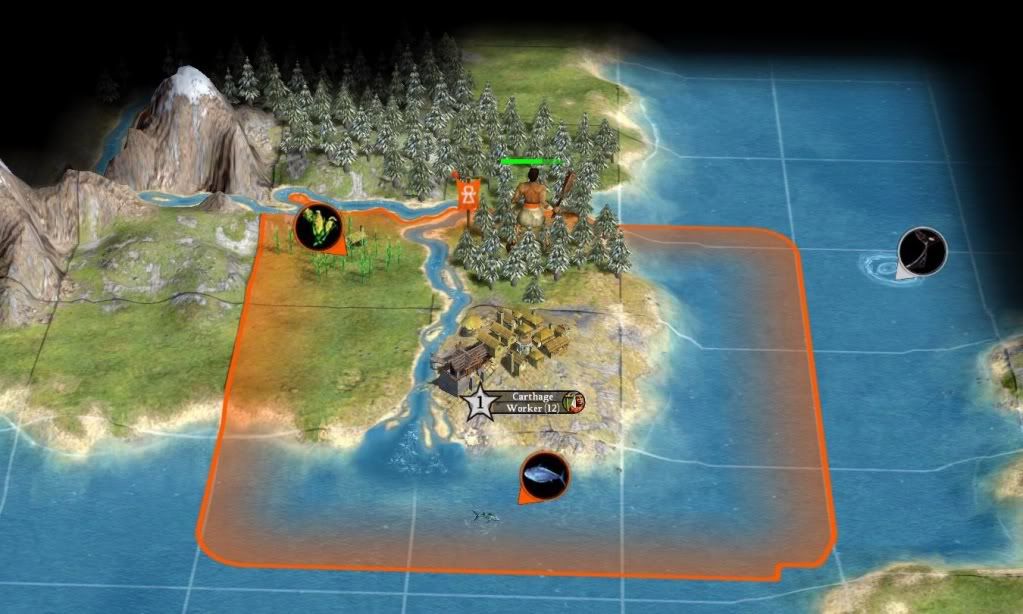This screenshot has height=614, width=1023.
Task: Select the unit's orange flag marker
Action: [x=466, y=192]
